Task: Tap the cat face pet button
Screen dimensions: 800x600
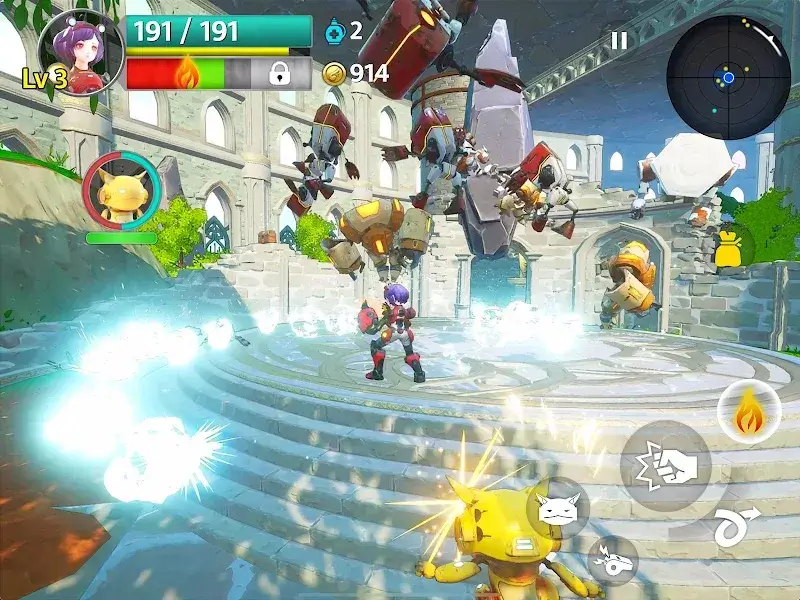Action: (x=557, y=509)
